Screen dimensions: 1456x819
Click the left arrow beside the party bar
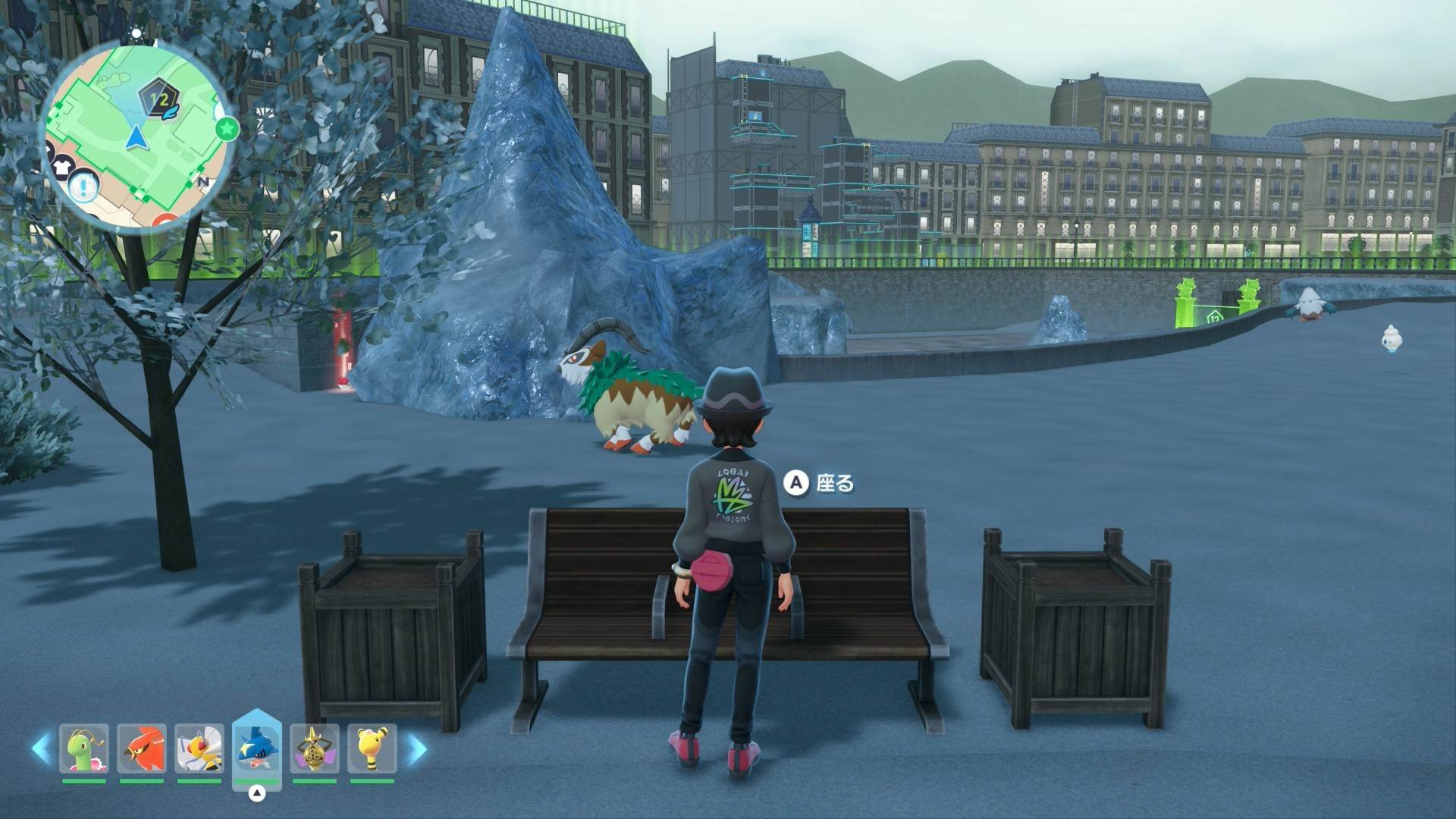(41, 749)
